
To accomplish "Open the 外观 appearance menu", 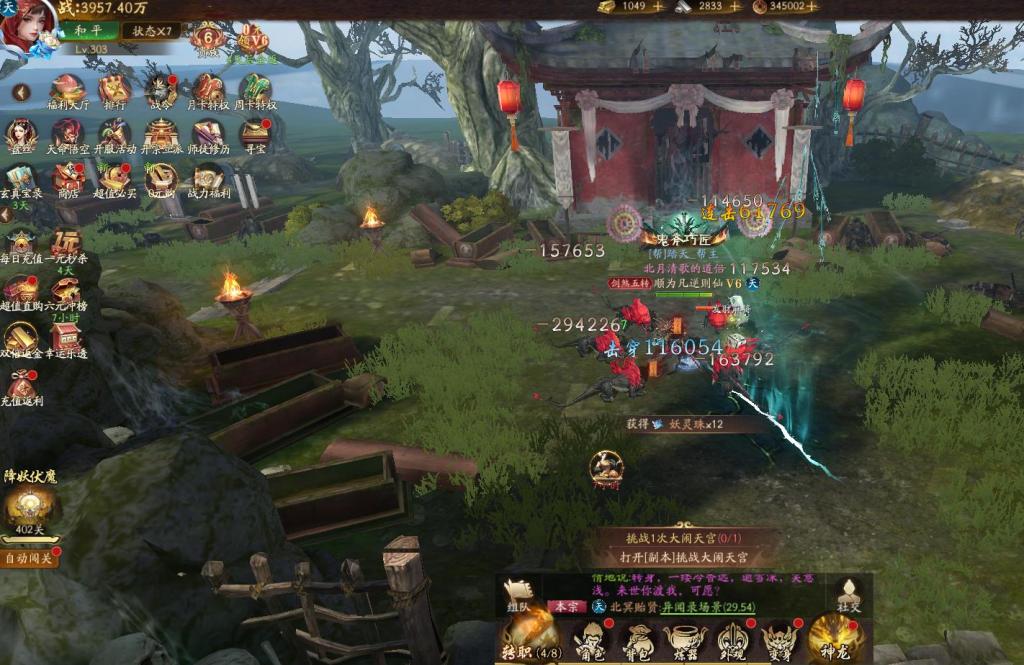I will click(x=732, y=640).
